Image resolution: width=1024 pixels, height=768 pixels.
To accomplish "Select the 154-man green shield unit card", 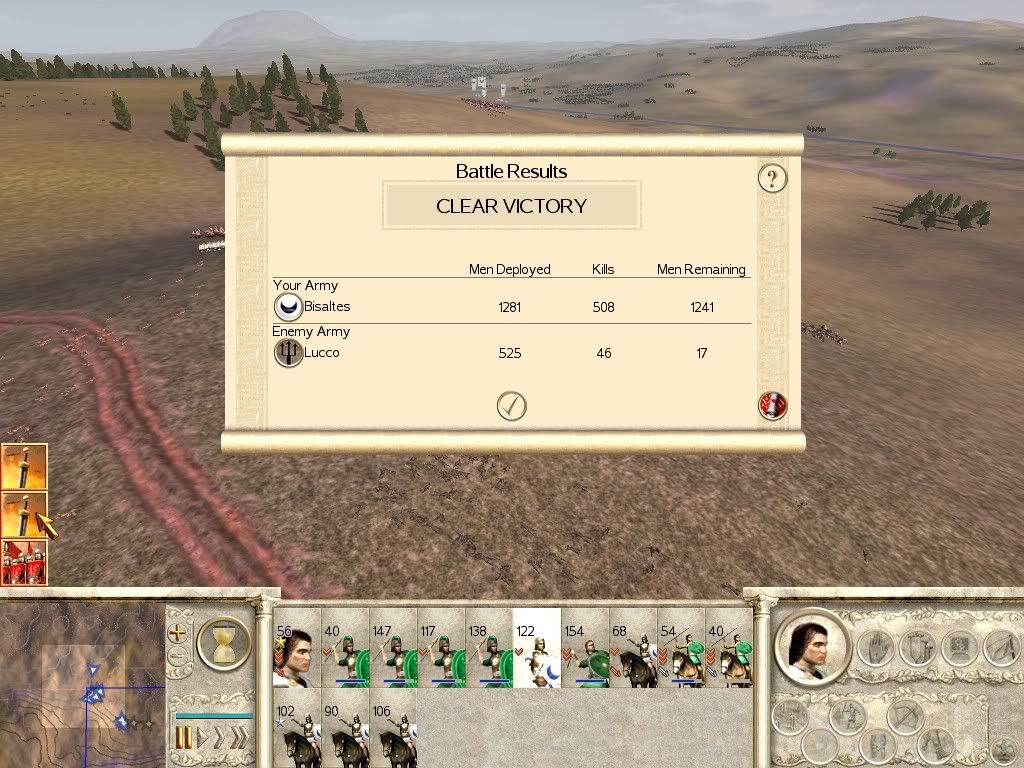I will coord(585,650).
